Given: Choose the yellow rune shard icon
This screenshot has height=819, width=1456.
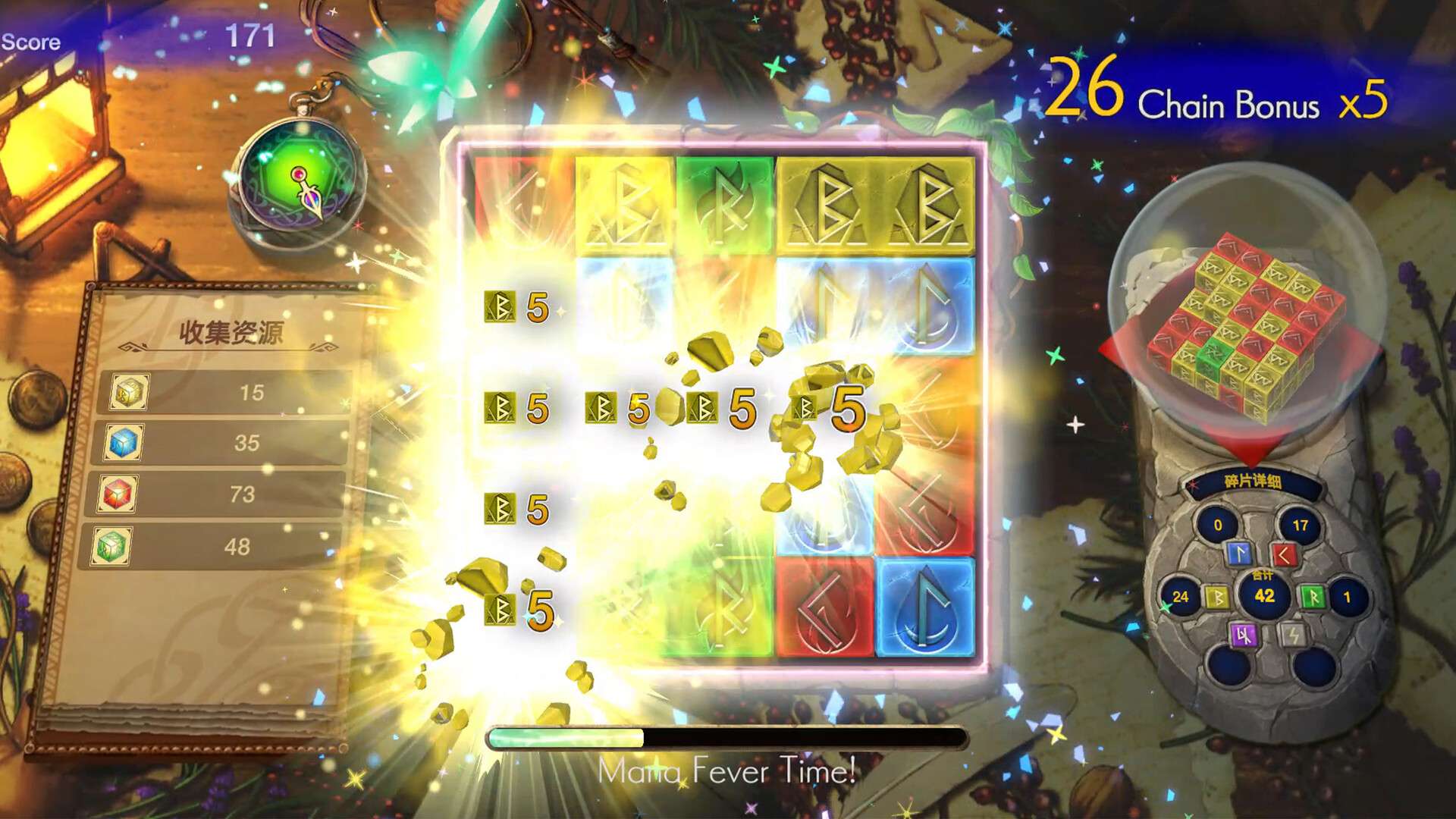Looking at the screenshot, I should (x=1217, y=598).
